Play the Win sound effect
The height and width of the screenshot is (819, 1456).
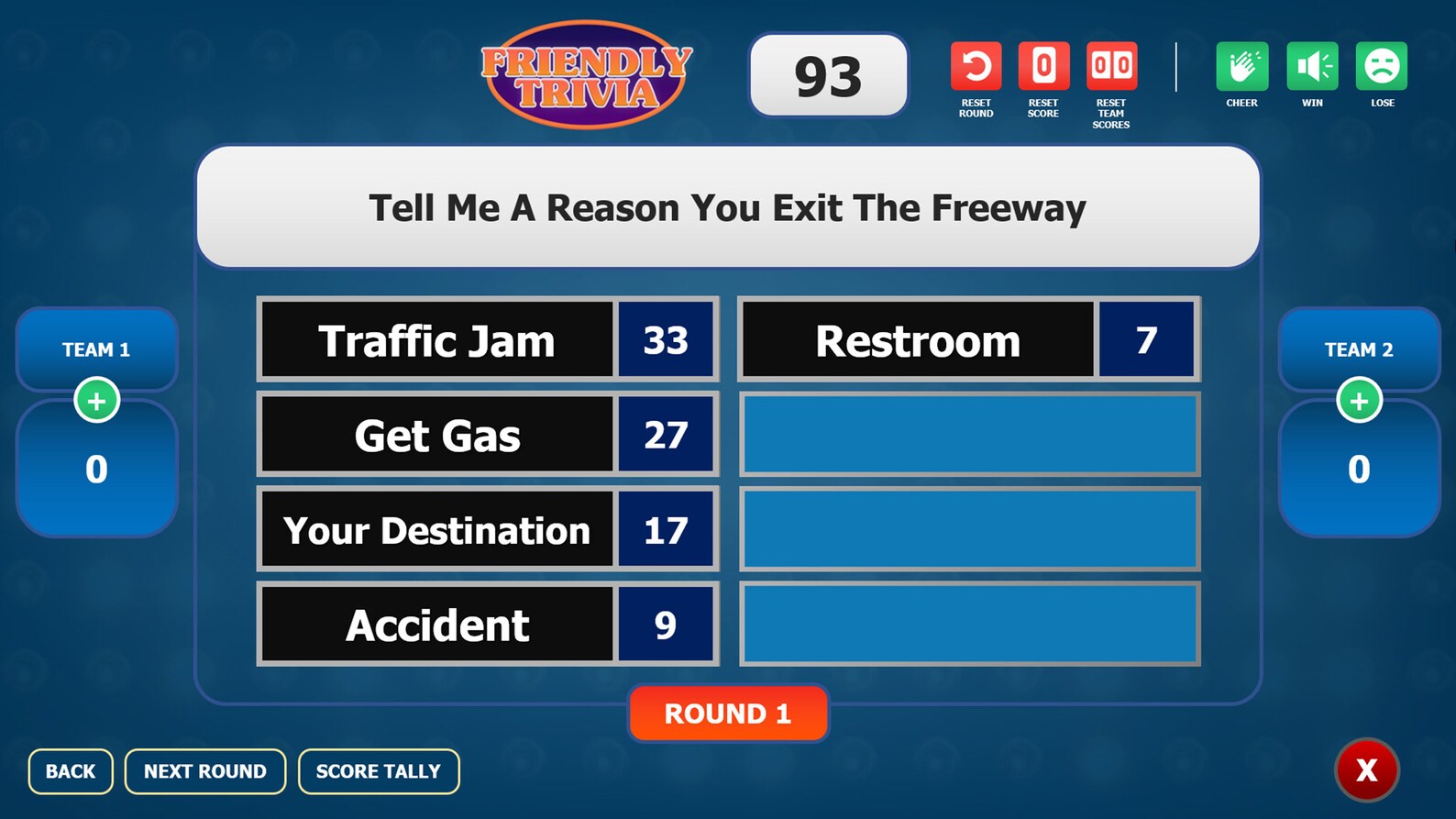(x=1312, y=66)
